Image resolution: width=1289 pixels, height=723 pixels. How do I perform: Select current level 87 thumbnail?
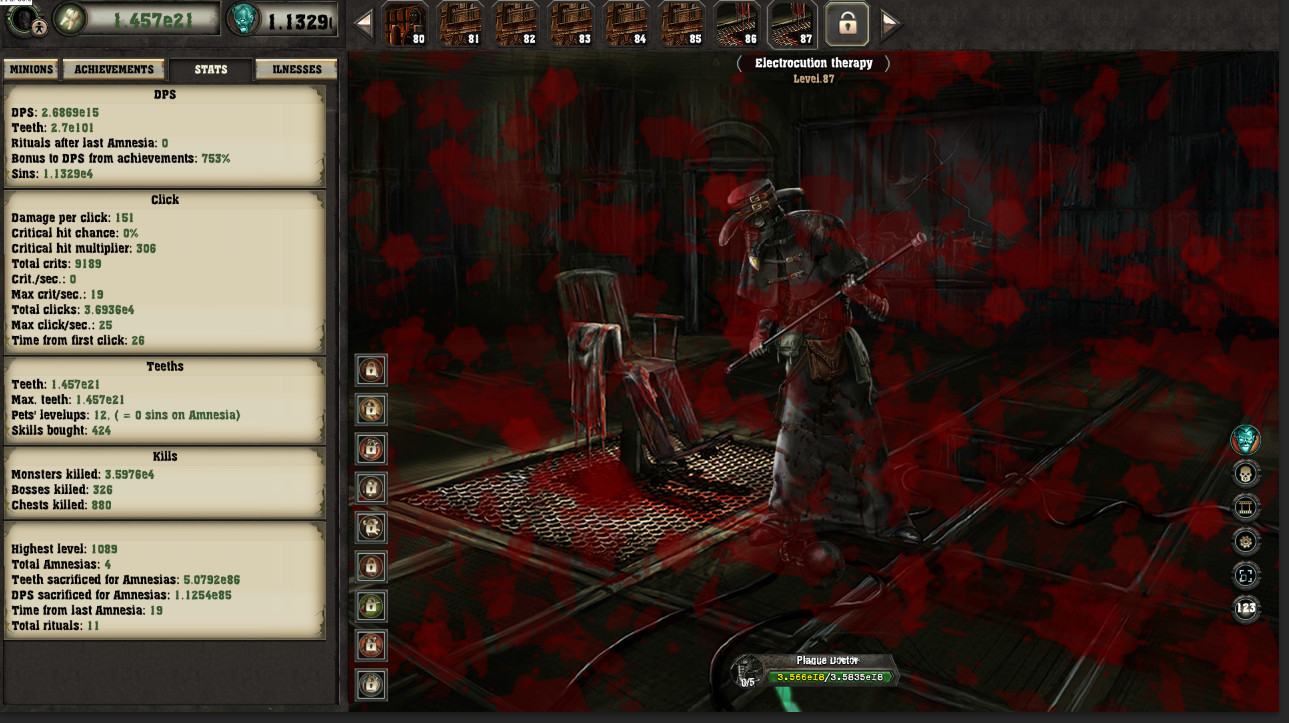click(x=792, y=24)
